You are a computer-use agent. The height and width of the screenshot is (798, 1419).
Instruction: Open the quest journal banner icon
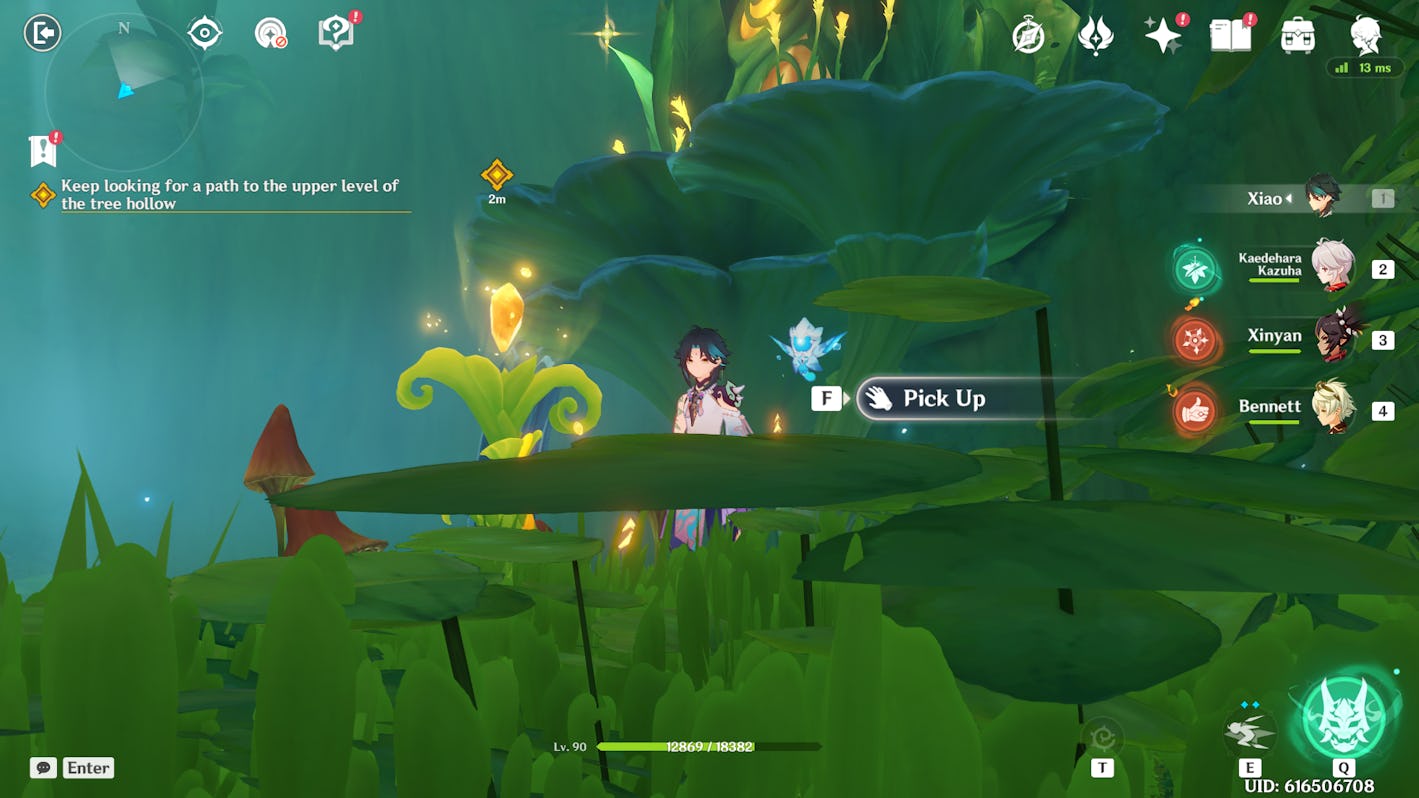click(x=42, y=151)
